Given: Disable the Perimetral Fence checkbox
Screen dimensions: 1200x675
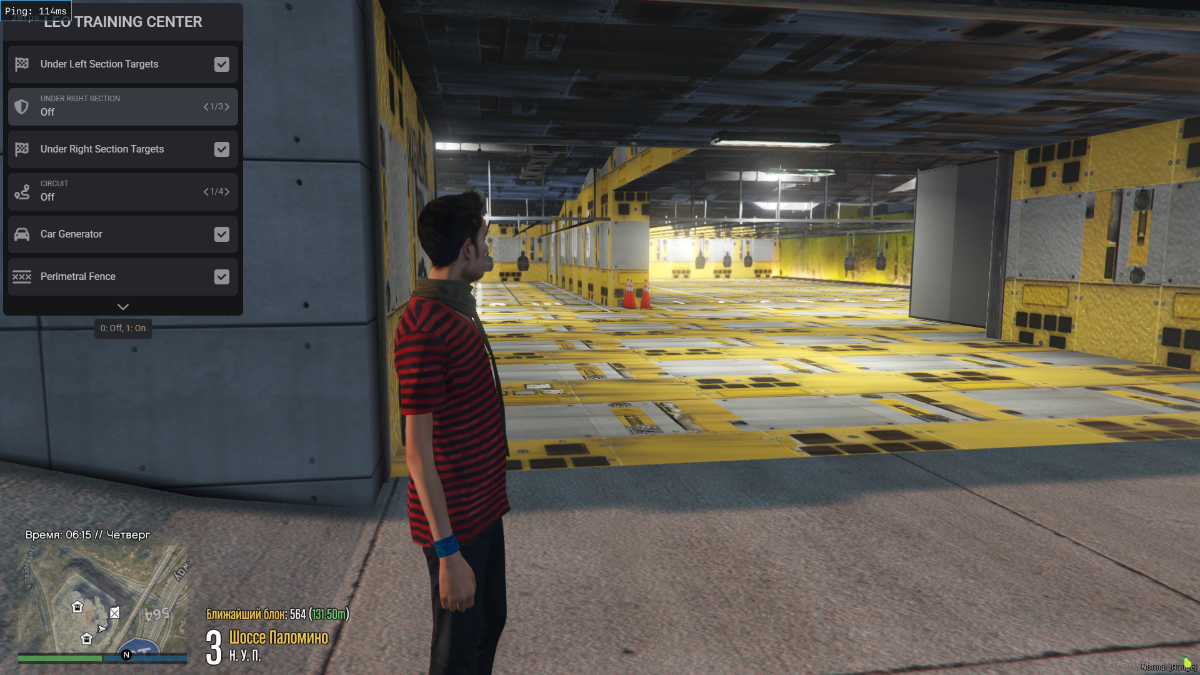Looking at the screenshot, I should pos(222,277).
